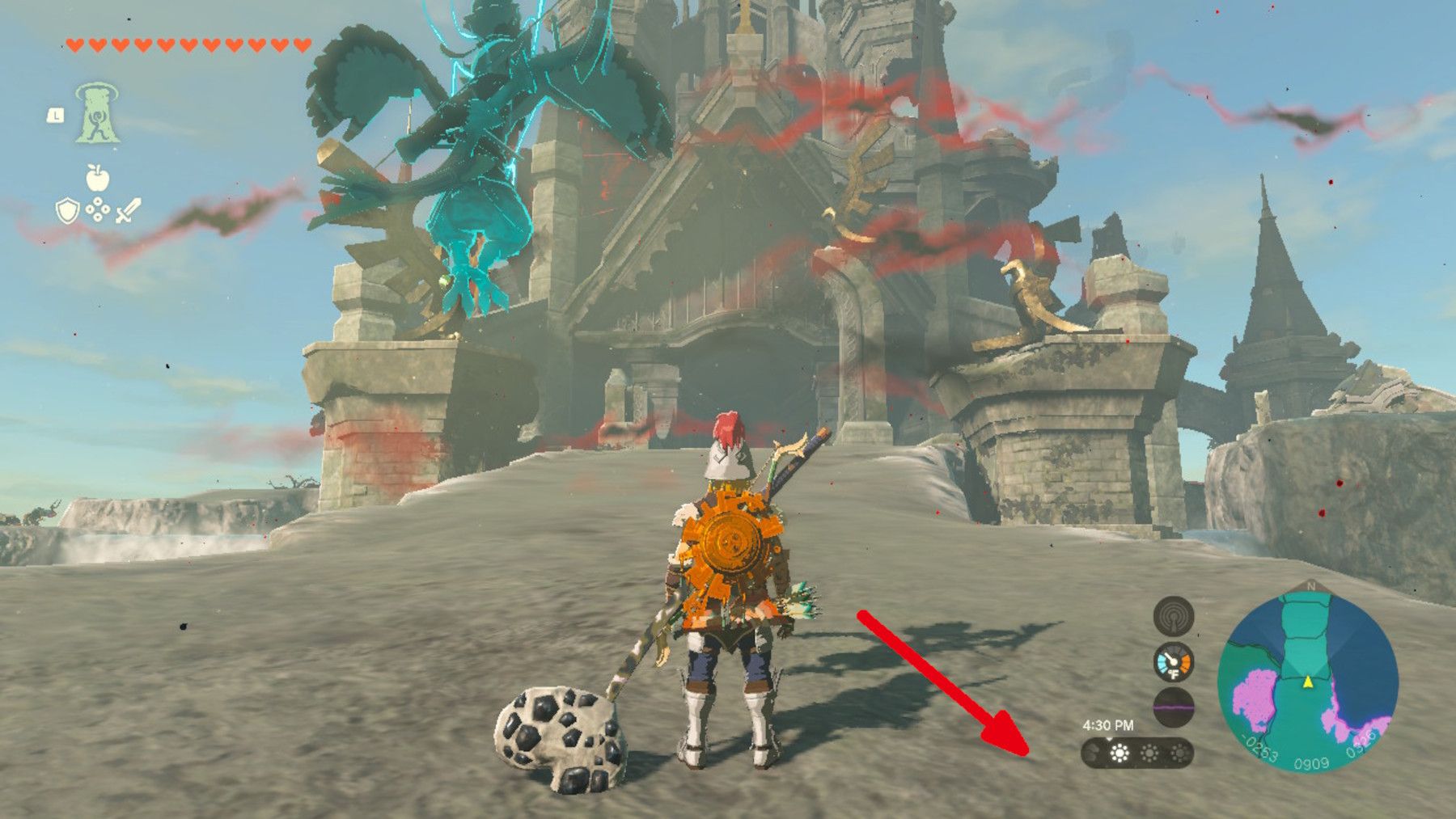Screen dimensions: 1456x819
Task: Select the Ultrahand ability icon
Action: point(98,114)
